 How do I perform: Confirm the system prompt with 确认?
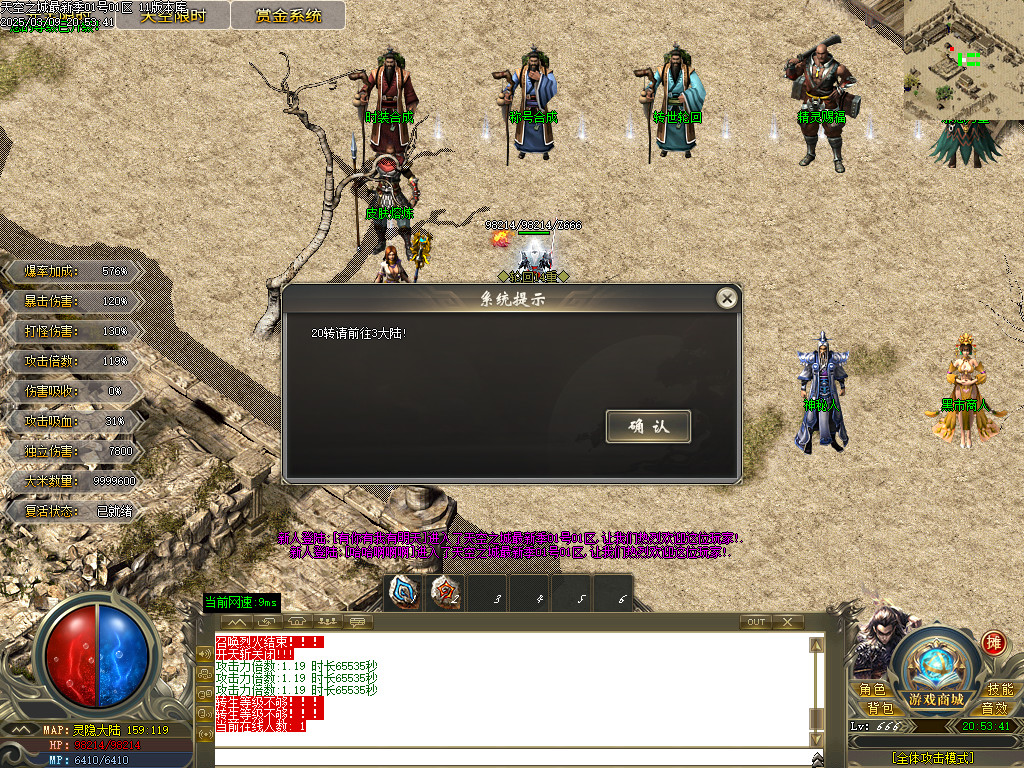648,426
